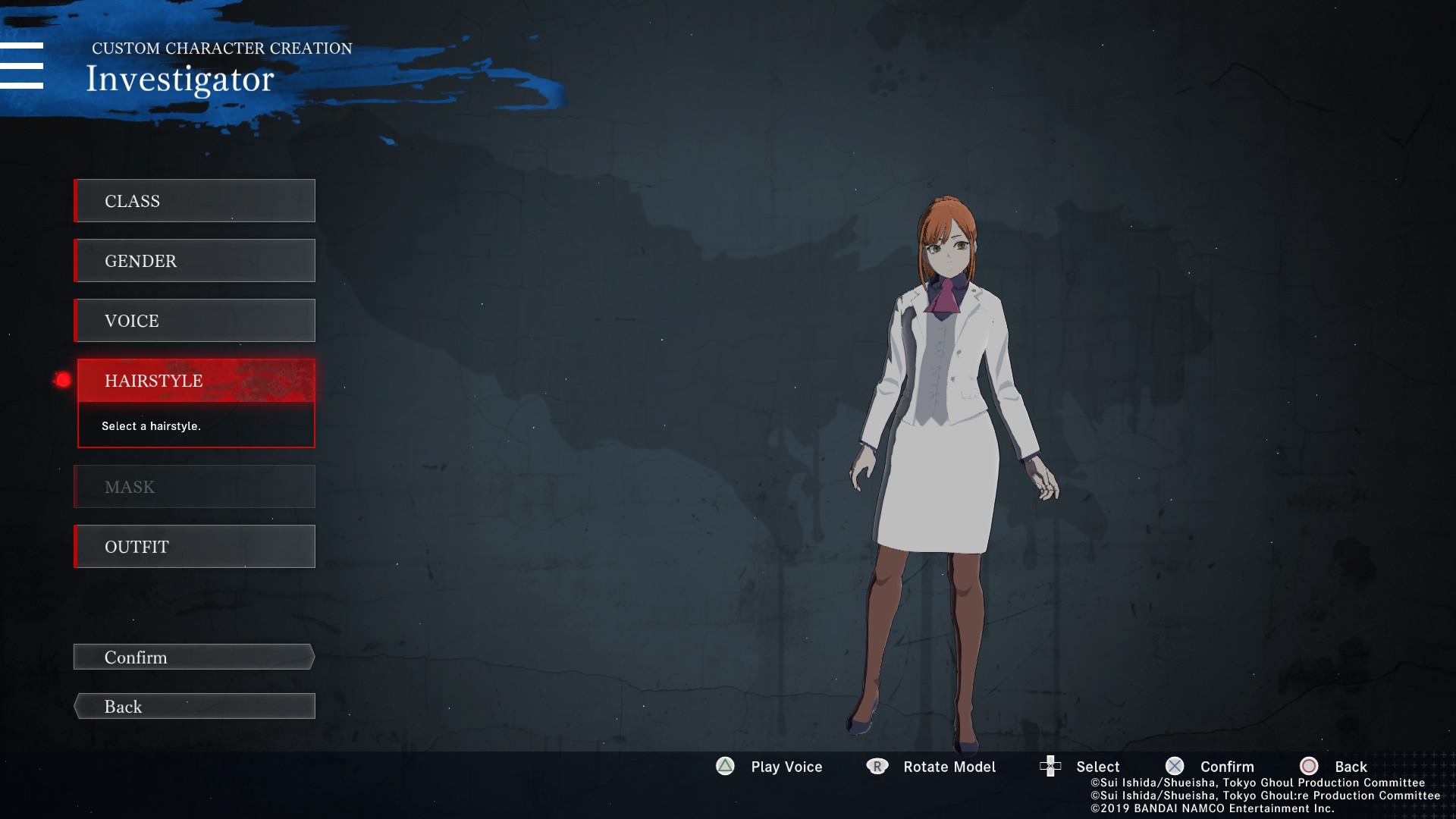Open the OUTFIT menu
This screenshot has width=1456, height=819.
pos(195,547)
